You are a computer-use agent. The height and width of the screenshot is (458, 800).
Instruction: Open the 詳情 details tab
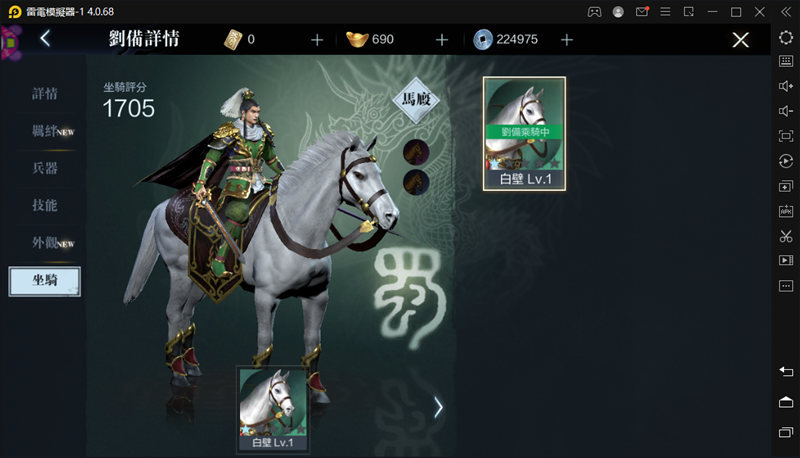coord(45,94)
